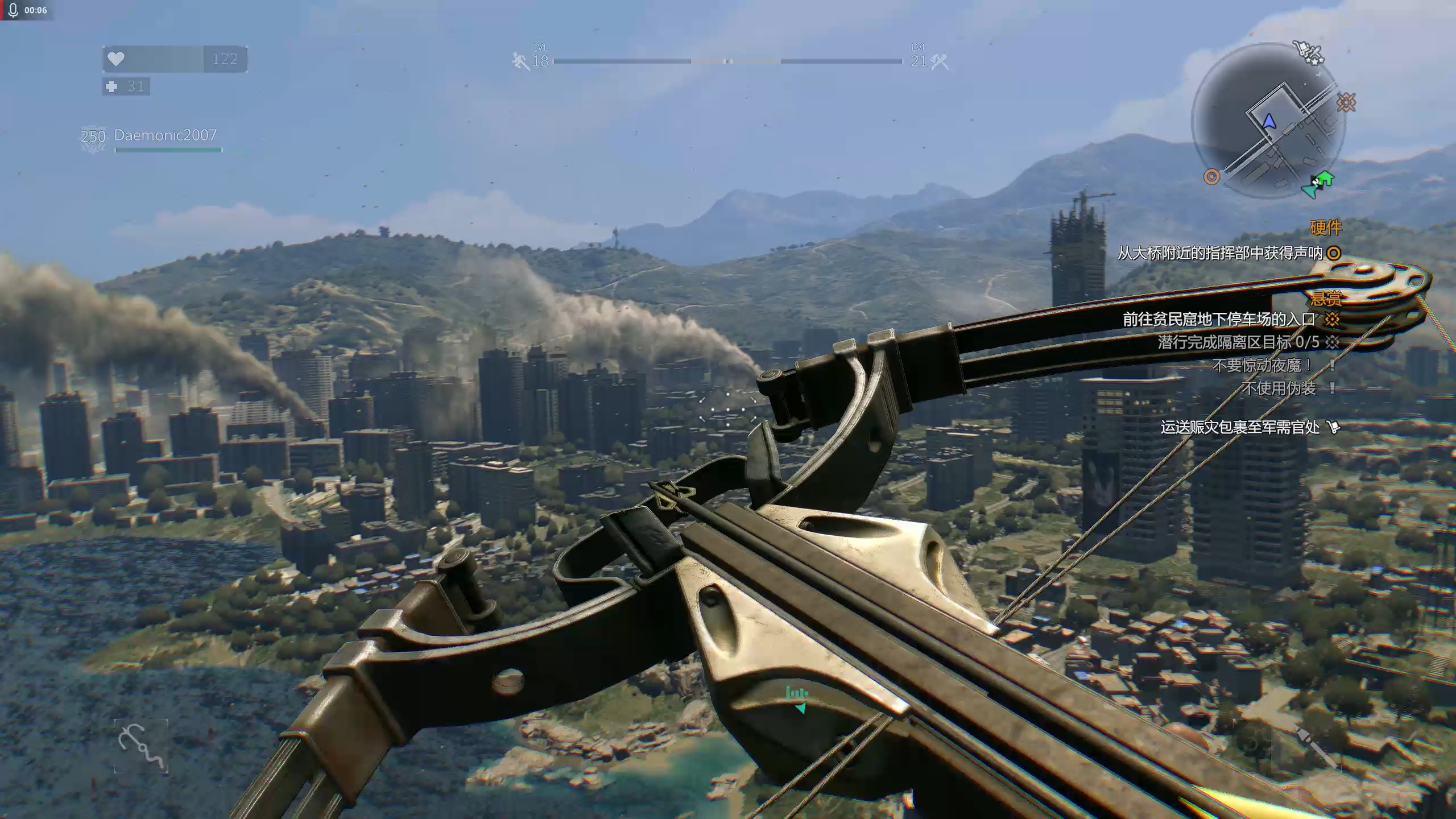Click the green safe house minimap marker
This screenshot has width=1456, height=819.
(1326, 179)
